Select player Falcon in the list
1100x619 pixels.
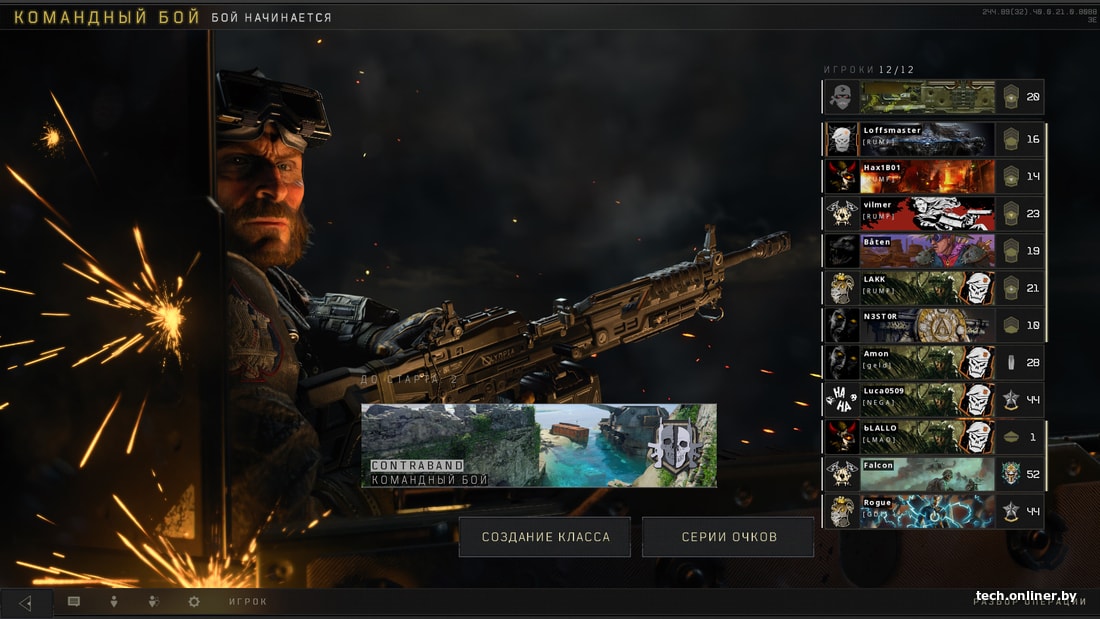[928, 473]
